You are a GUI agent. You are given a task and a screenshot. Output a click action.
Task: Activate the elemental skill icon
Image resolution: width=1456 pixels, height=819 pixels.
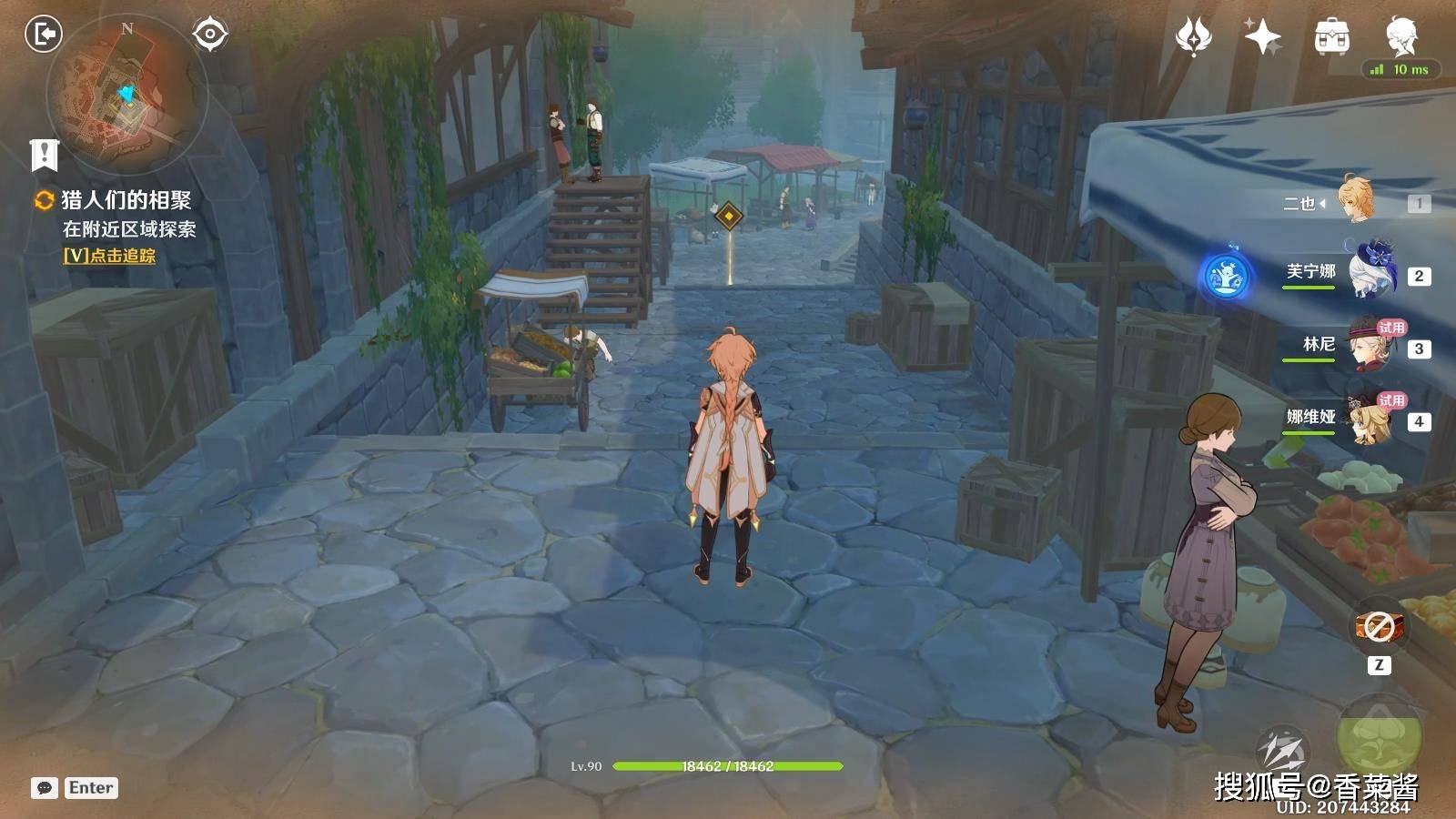tap(1281, 752)
